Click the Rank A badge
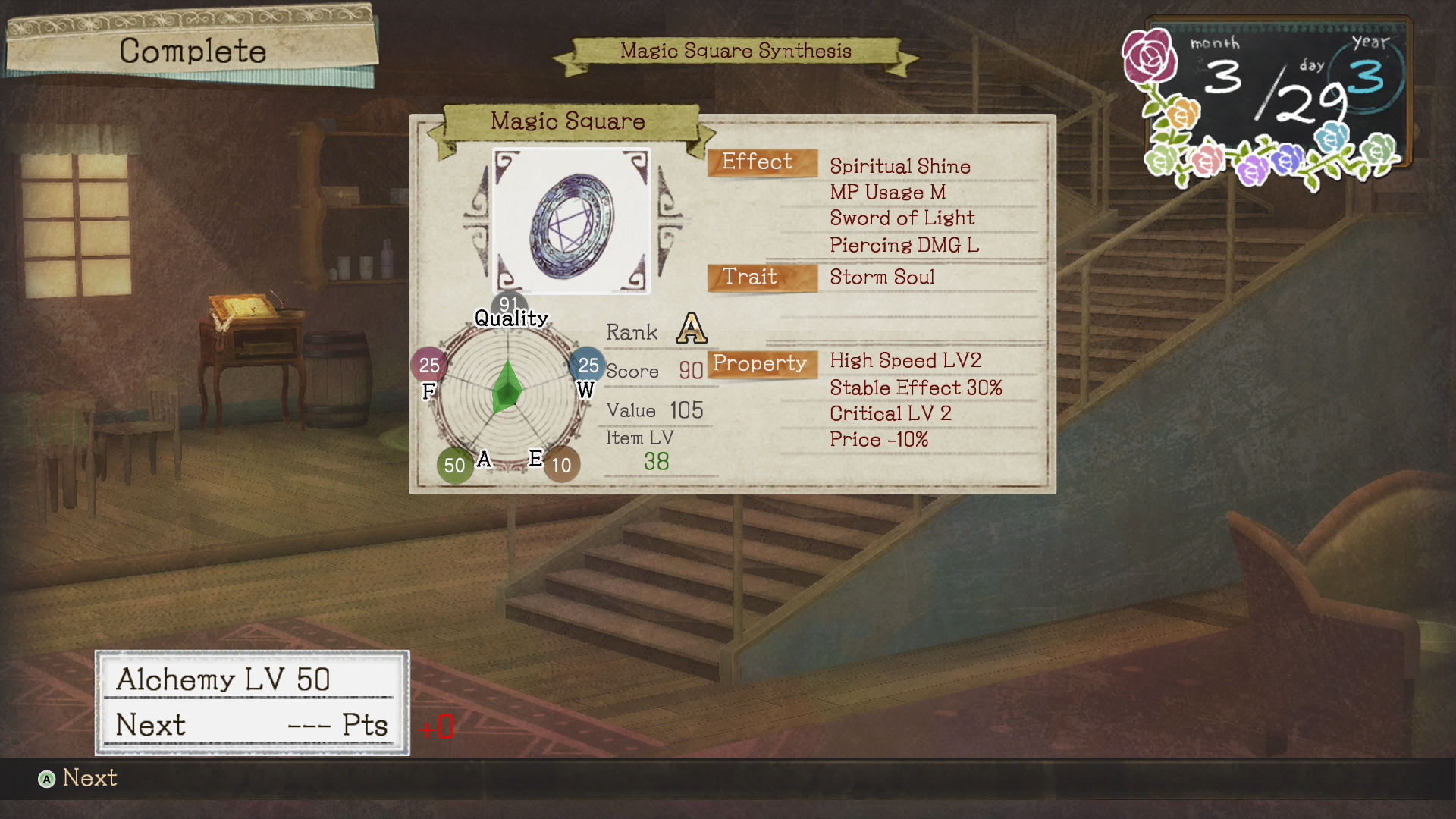 point(691,328)
